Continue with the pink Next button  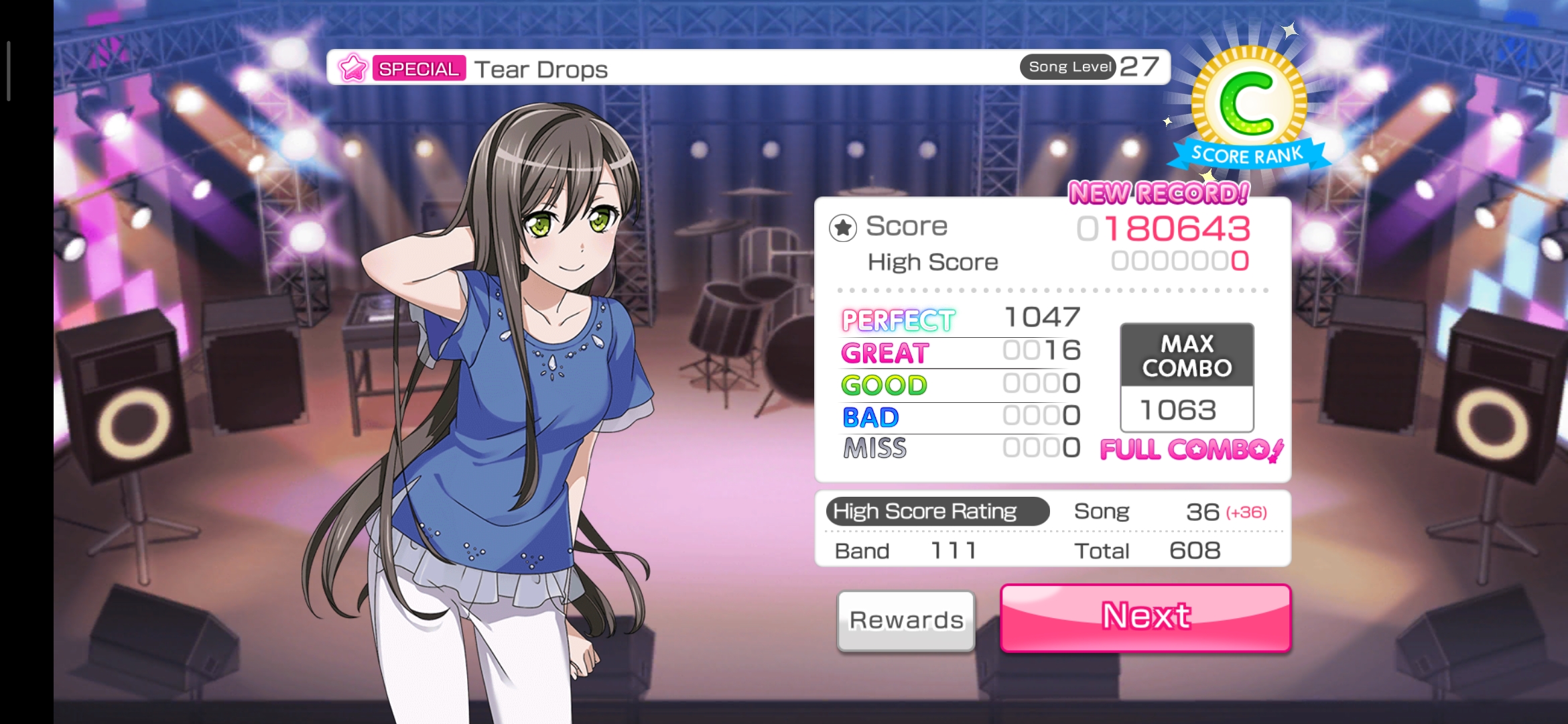coord(1145,617)
